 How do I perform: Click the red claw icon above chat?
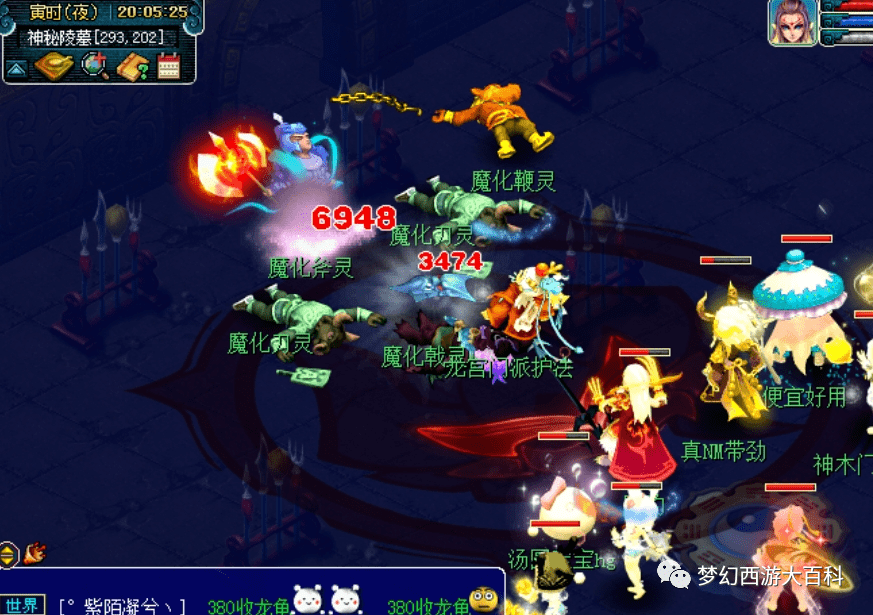click(x=35, y=551)
